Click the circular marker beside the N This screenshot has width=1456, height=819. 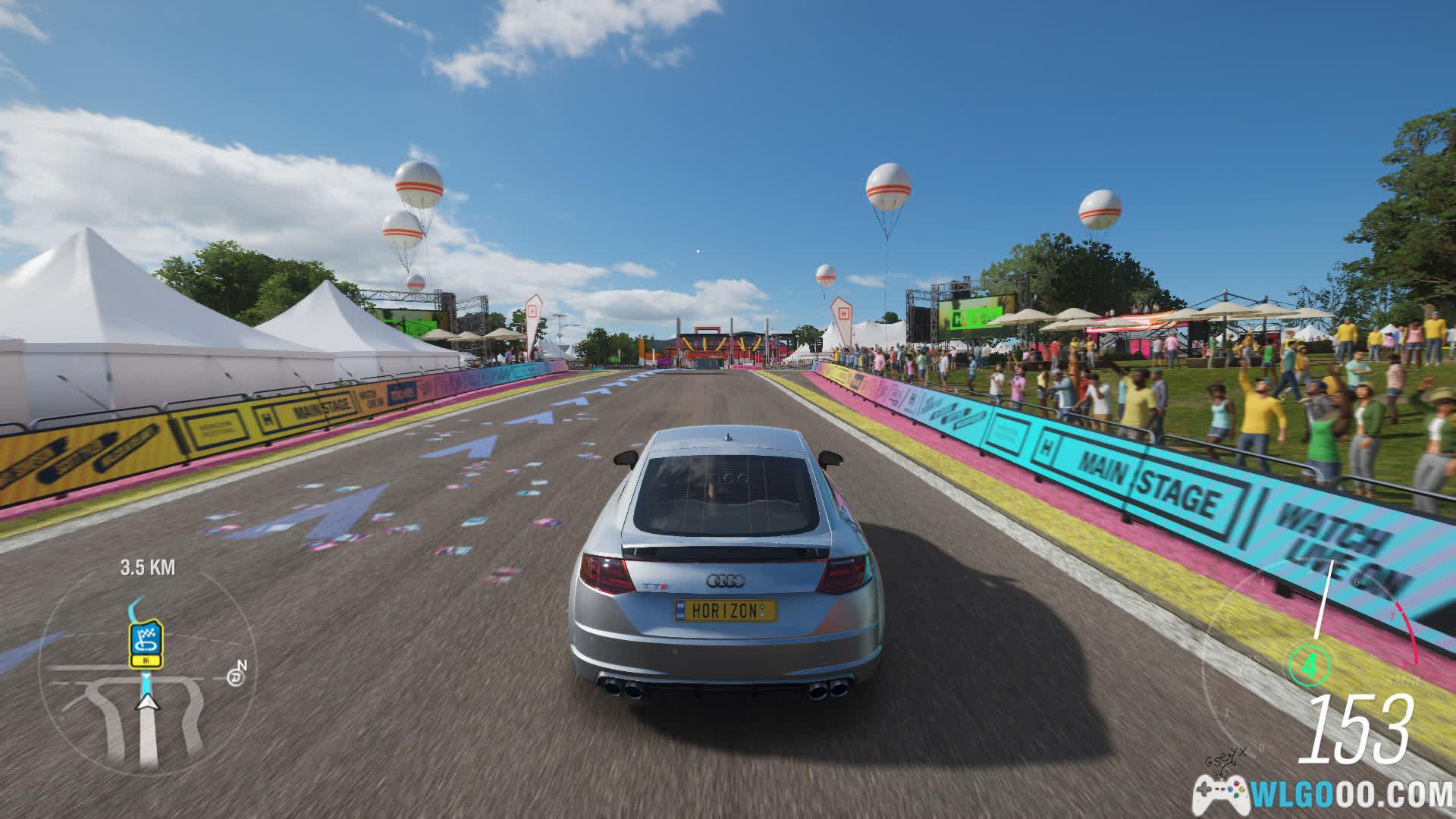(x=235, y=677)
